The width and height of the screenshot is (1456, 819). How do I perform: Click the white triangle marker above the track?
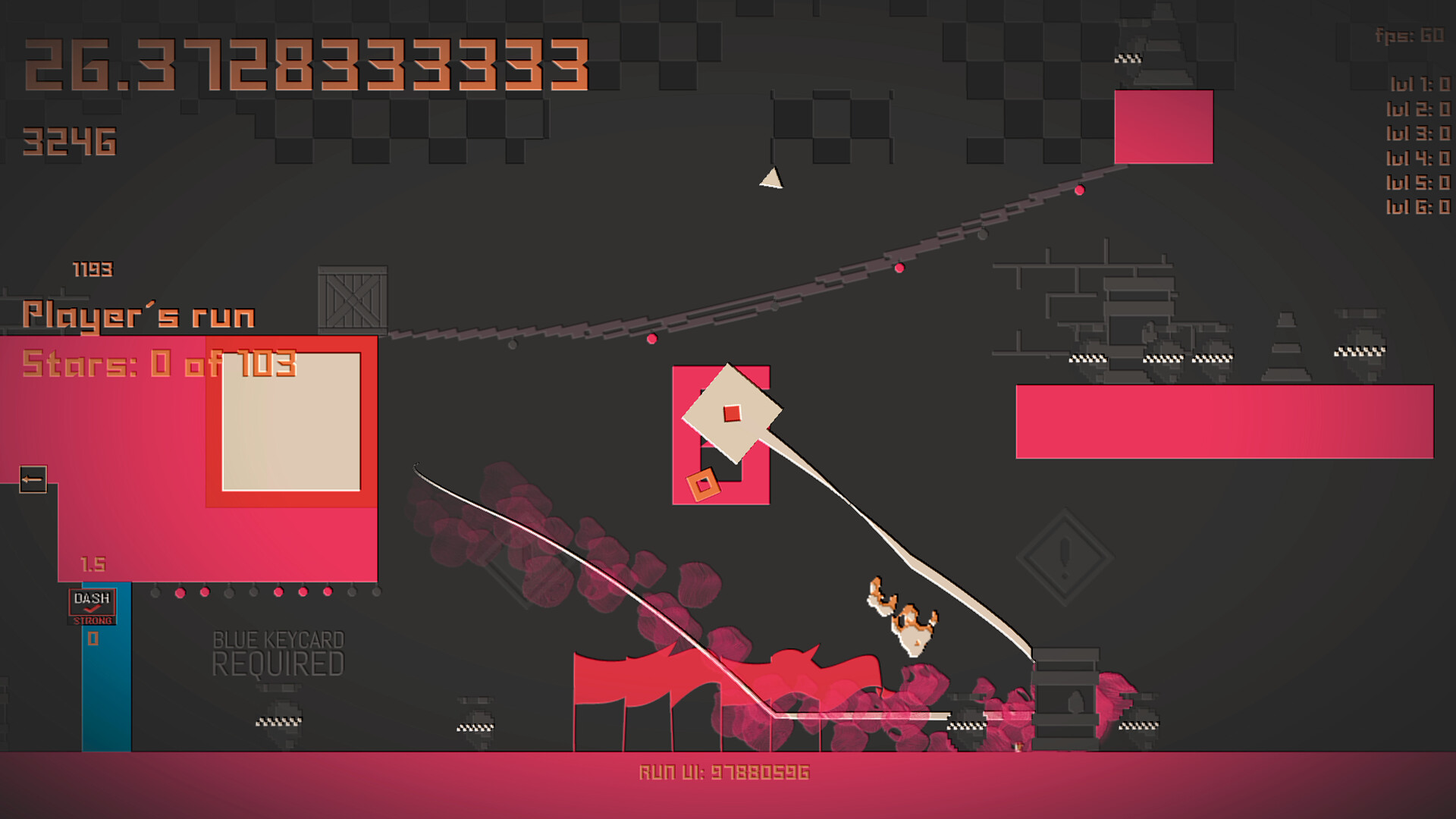(x=771, y=179)
